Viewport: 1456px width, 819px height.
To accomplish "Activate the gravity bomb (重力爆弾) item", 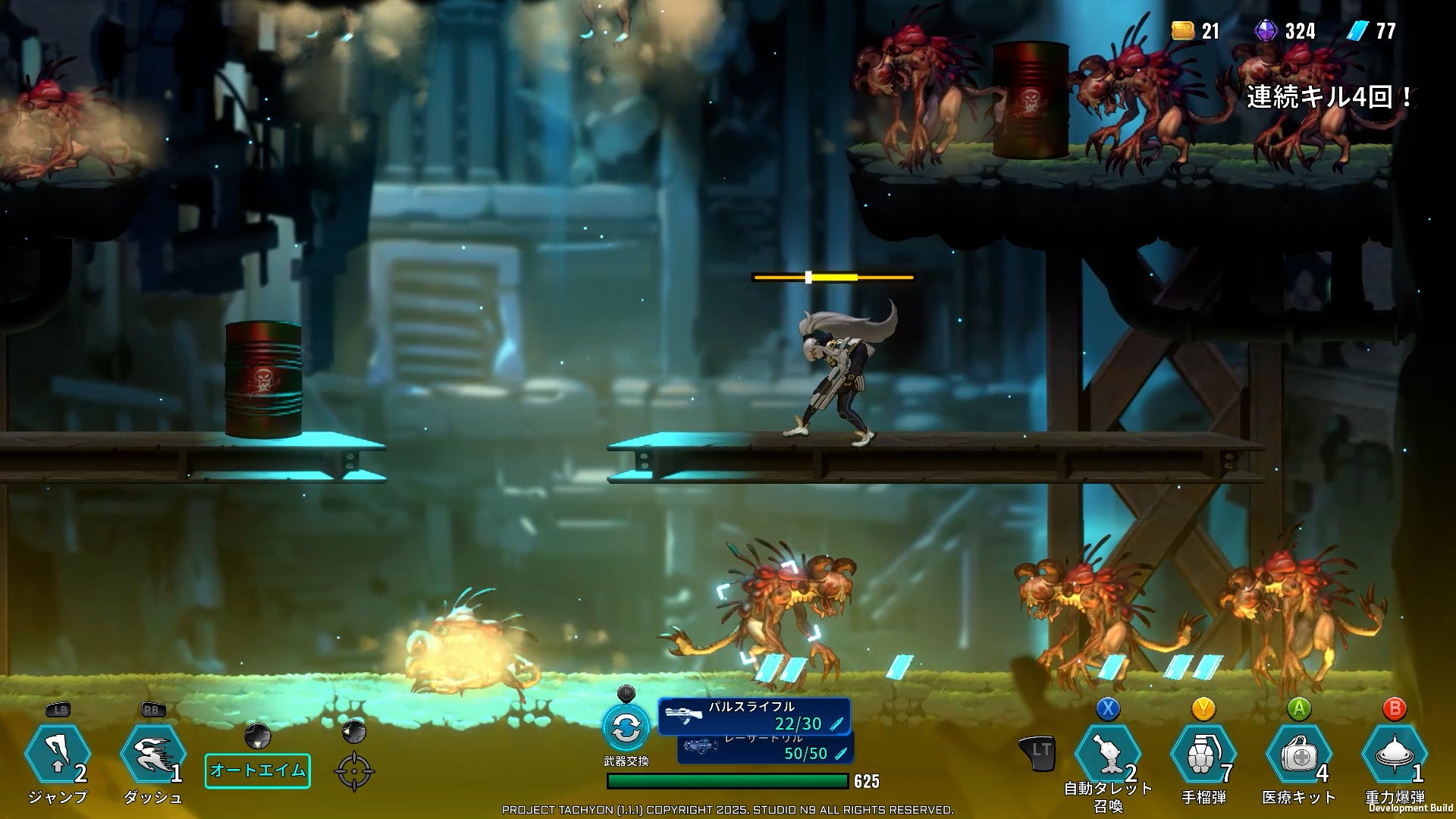I will [x=1394, y=755].
